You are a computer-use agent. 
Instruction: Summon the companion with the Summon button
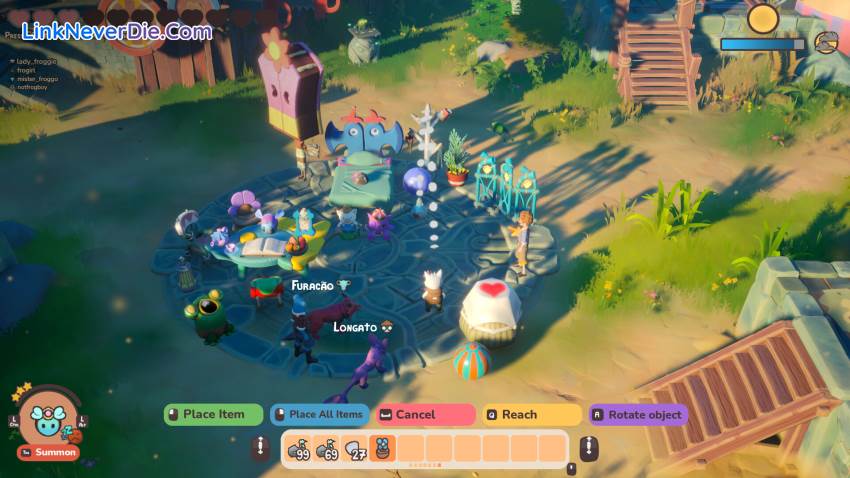(x=48, y=453)
